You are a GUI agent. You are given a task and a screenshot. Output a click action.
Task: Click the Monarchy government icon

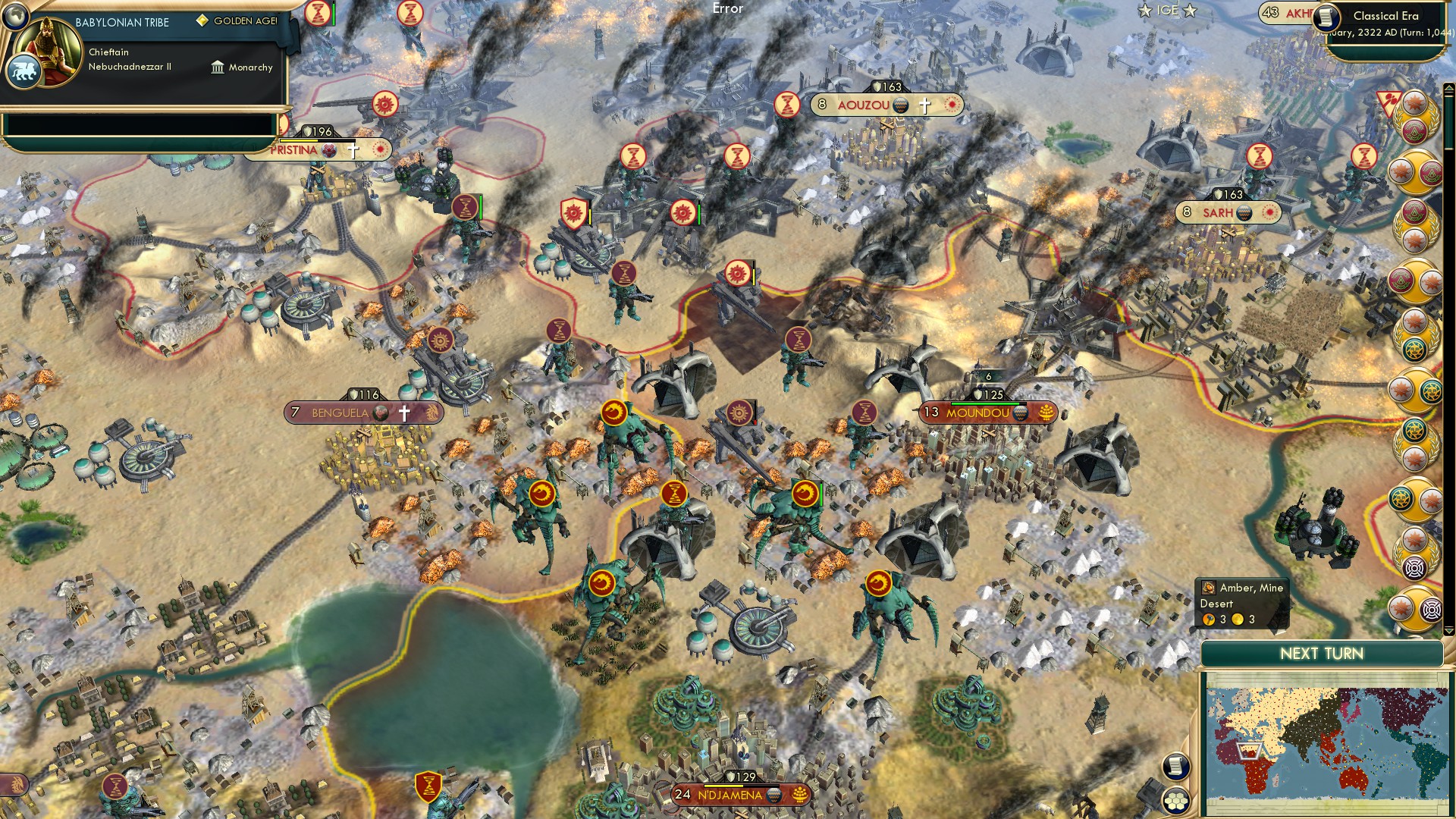pos(218,67)
